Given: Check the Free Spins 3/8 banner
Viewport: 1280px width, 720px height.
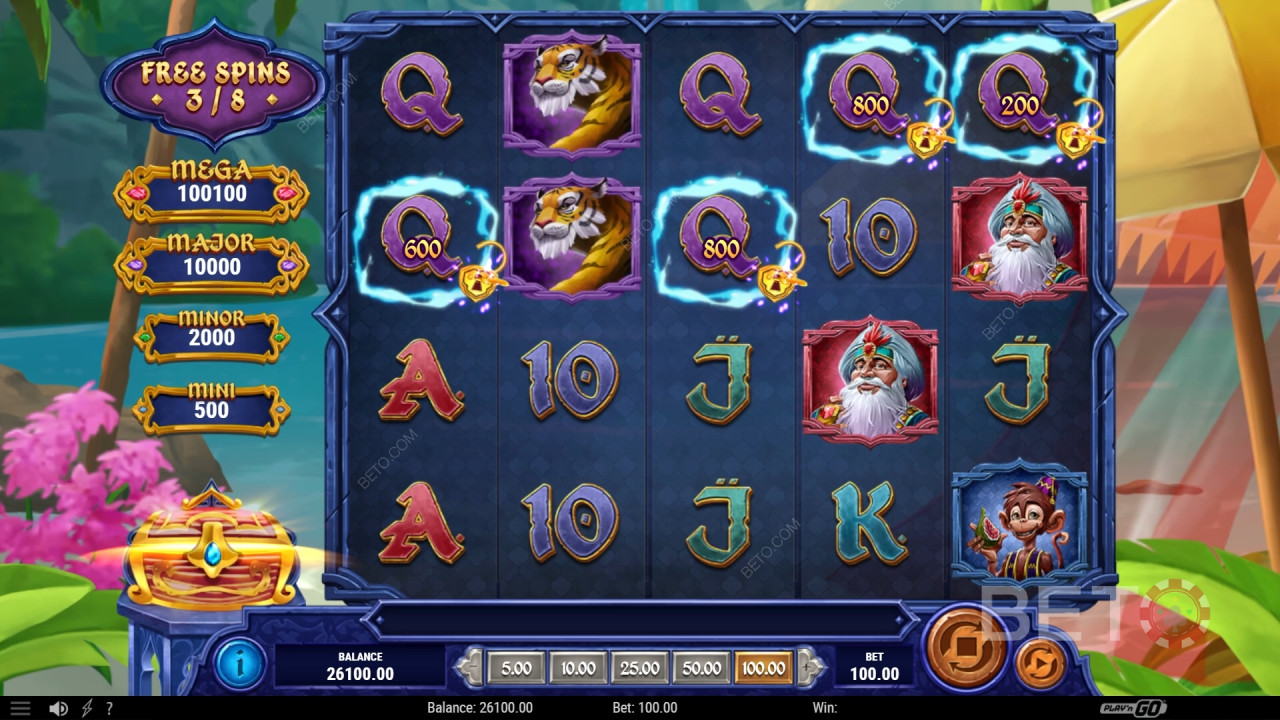Looking at the screenshot, I should [213, 85].
